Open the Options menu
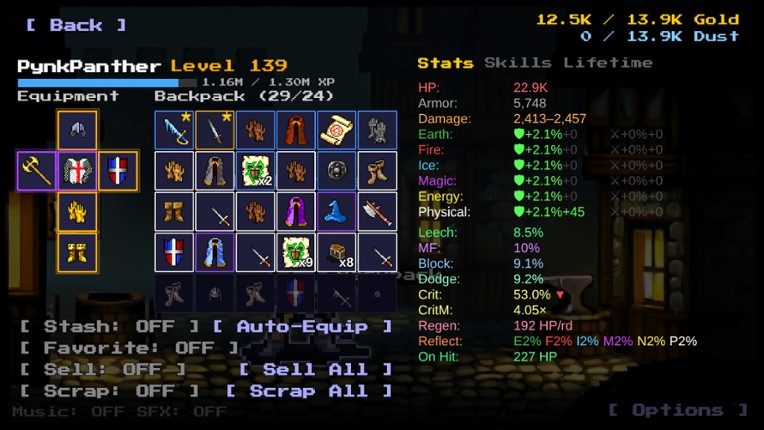Viewport: 764px width, 430px height. pyautogui.click(x=677, y=410)
